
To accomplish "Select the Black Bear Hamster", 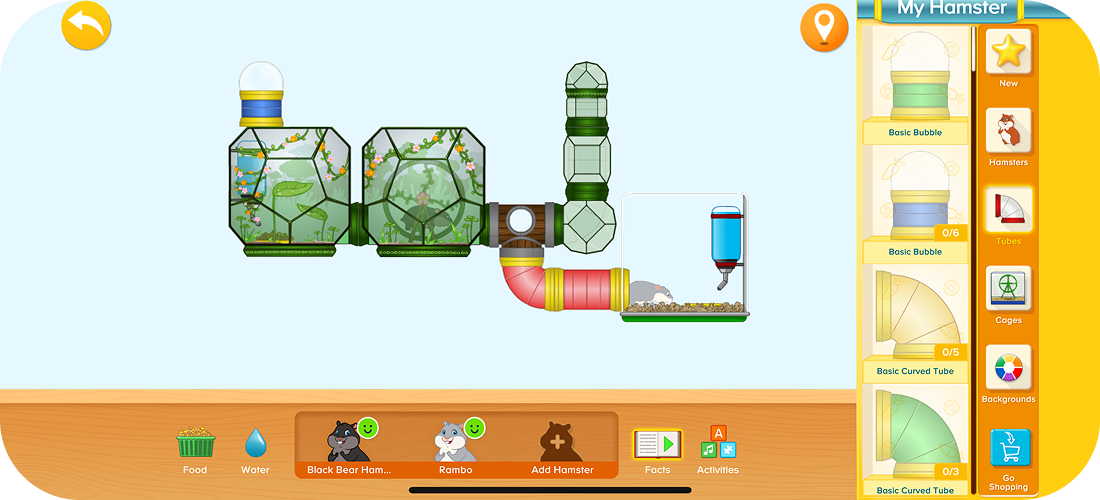I will (348, 445).
